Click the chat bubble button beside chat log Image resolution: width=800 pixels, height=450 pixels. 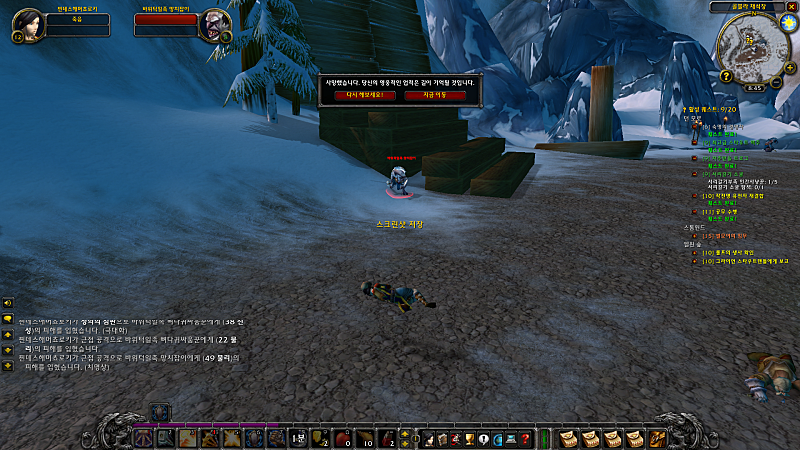click(8, 318)
